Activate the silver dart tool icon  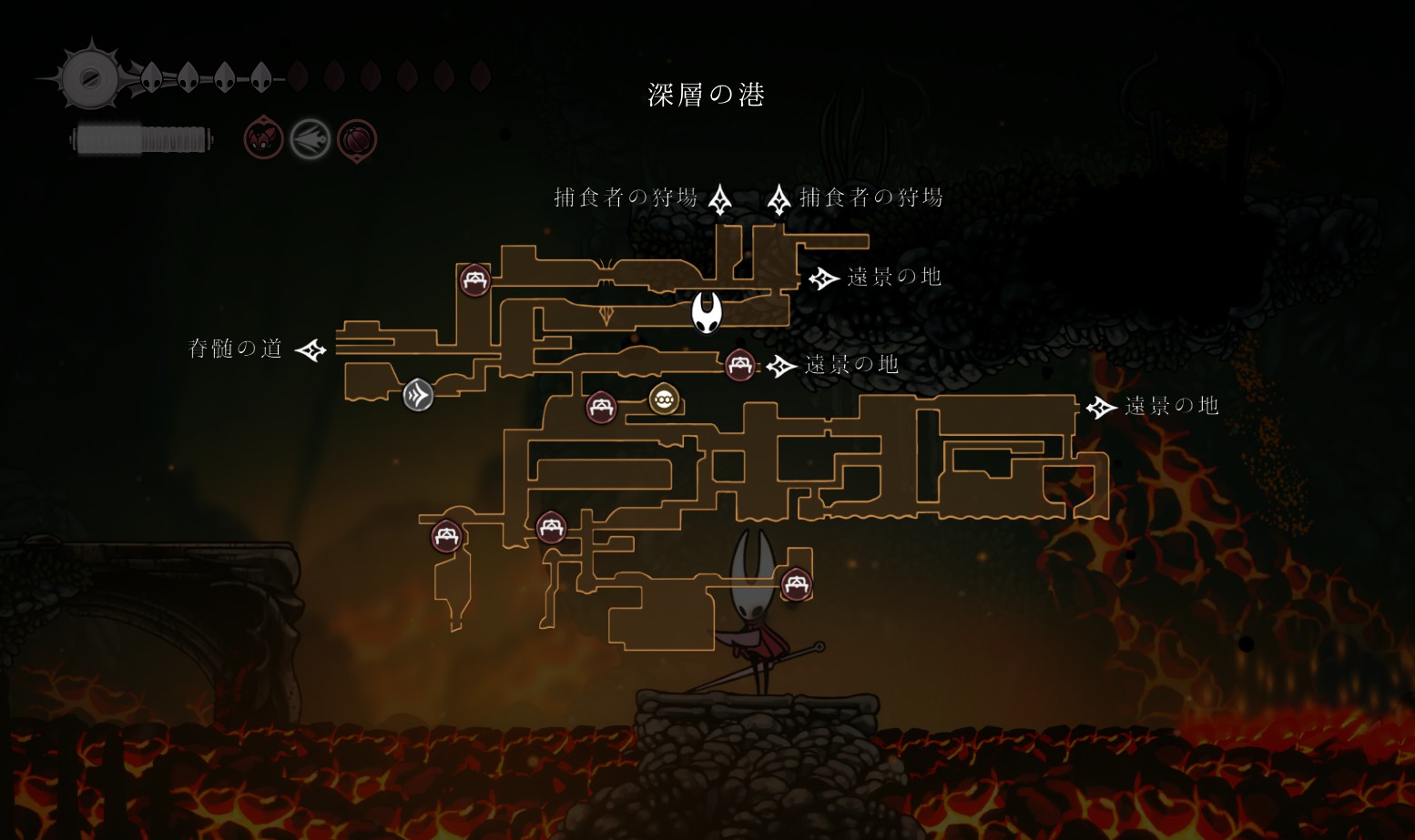pos(310,139)
